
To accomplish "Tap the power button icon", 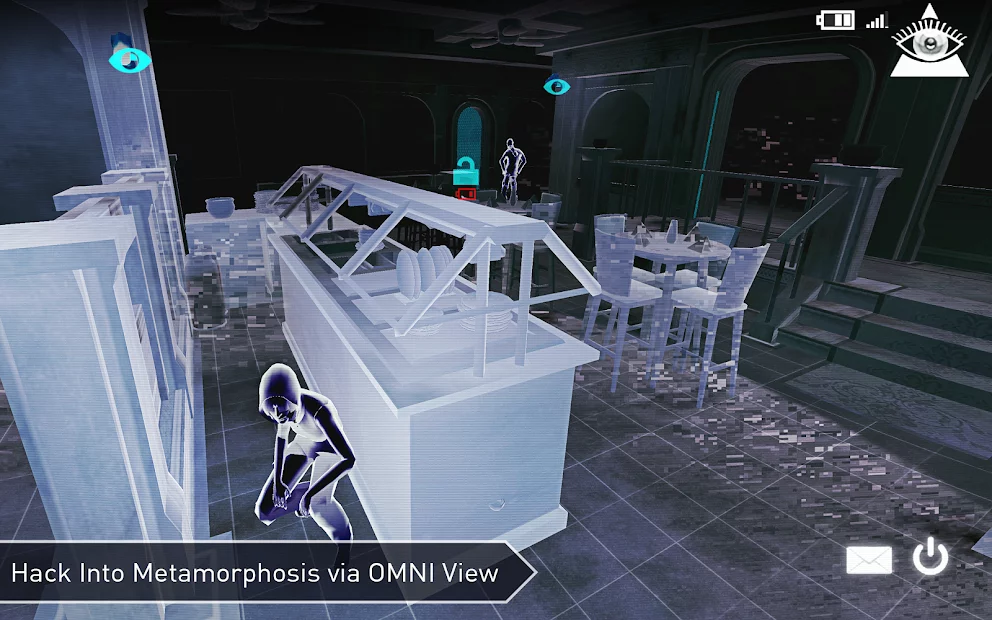I will tap(930, 559).
